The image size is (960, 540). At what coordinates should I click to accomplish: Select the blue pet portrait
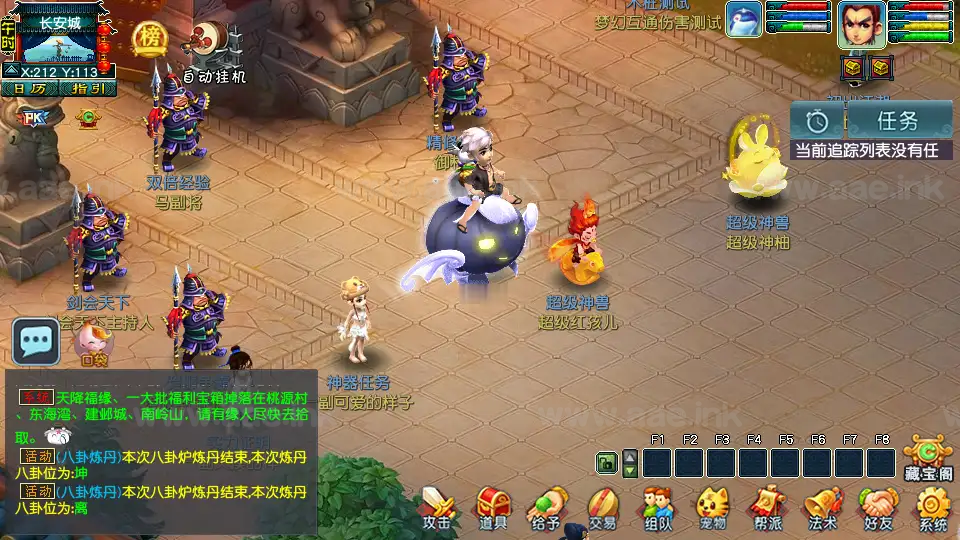[x=744, y=20]
